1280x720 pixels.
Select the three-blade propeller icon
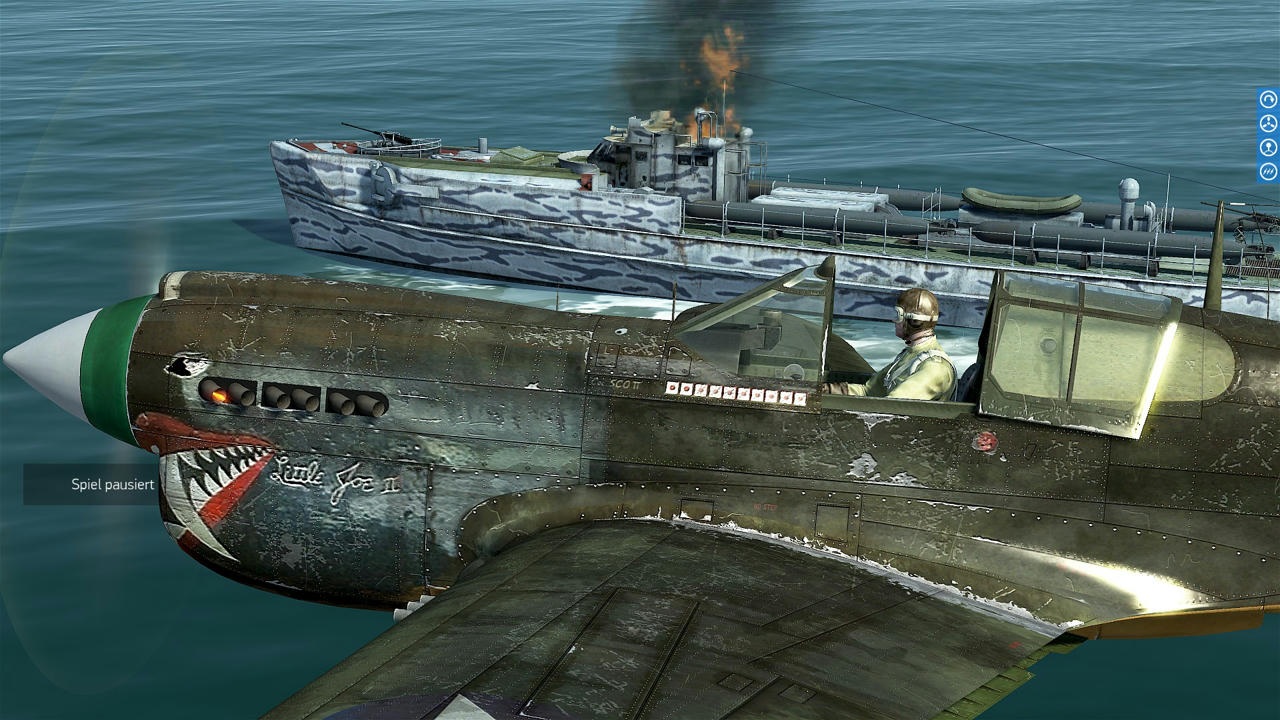tap(1268, 124)
